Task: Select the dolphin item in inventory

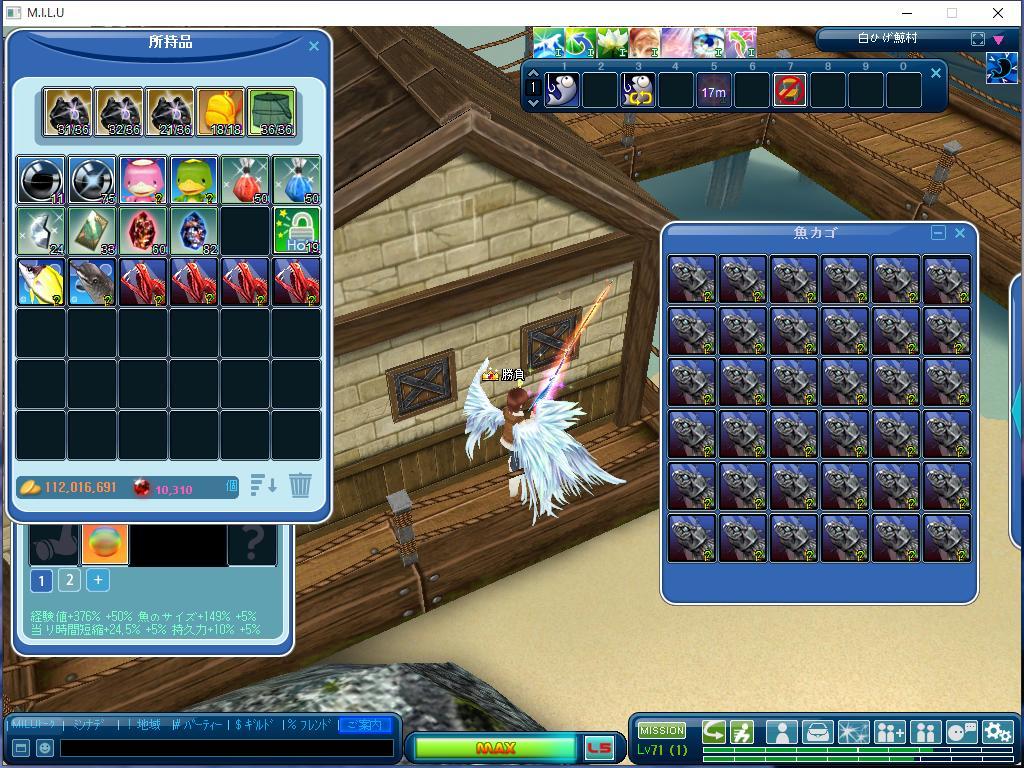Action: click(x=92, y=282)
